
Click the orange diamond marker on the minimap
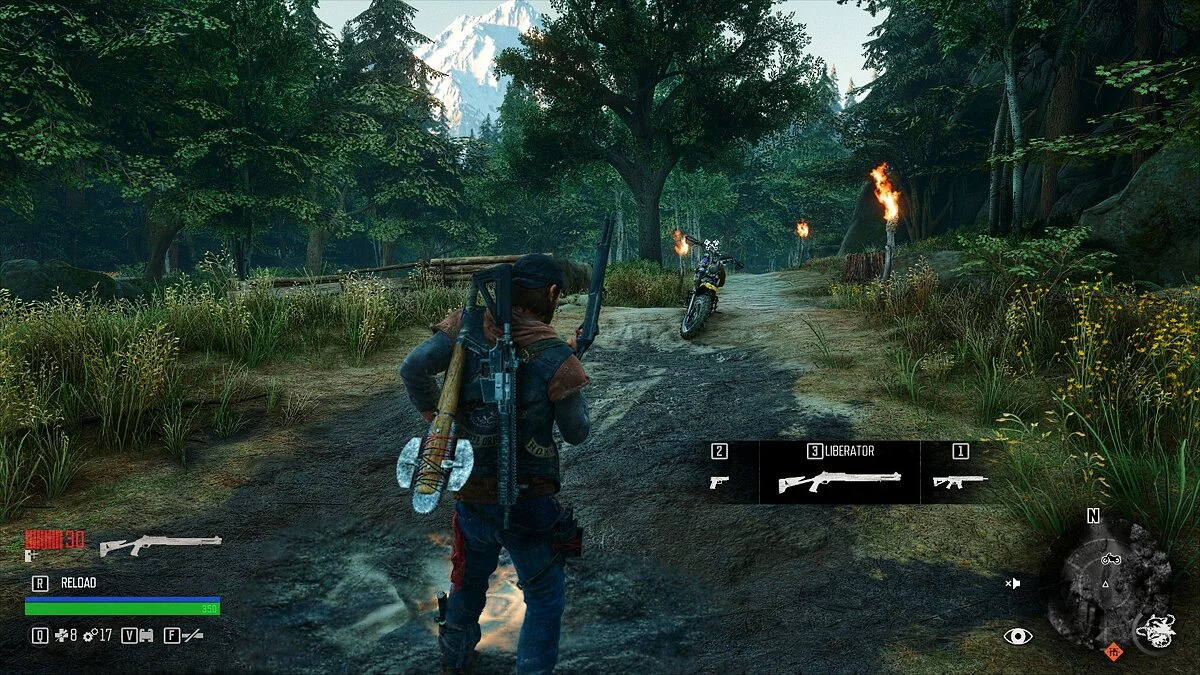(x=1113, y=653)
